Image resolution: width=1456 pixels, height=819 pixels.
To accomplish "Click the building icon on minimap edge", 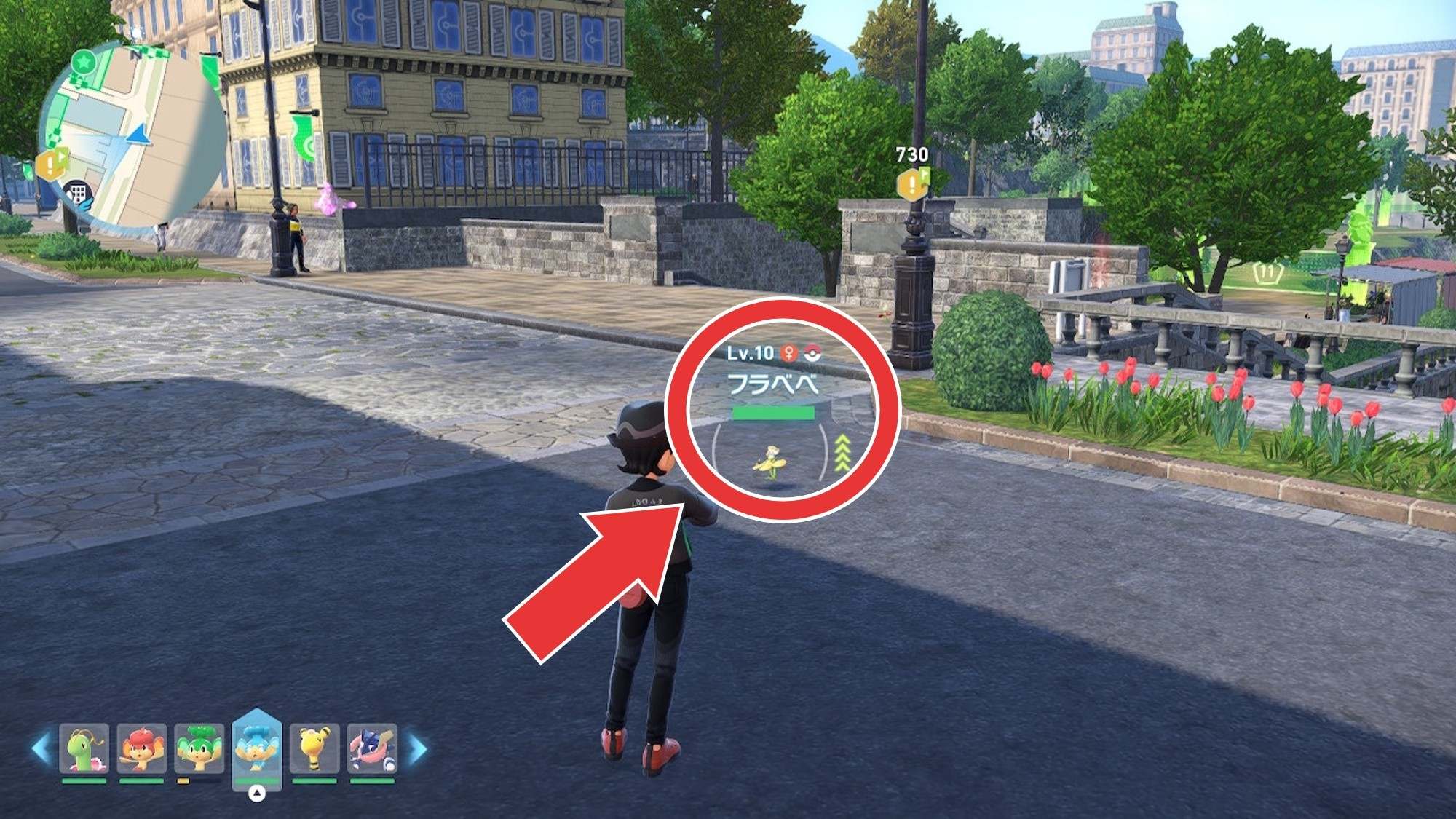I will 76,194.
